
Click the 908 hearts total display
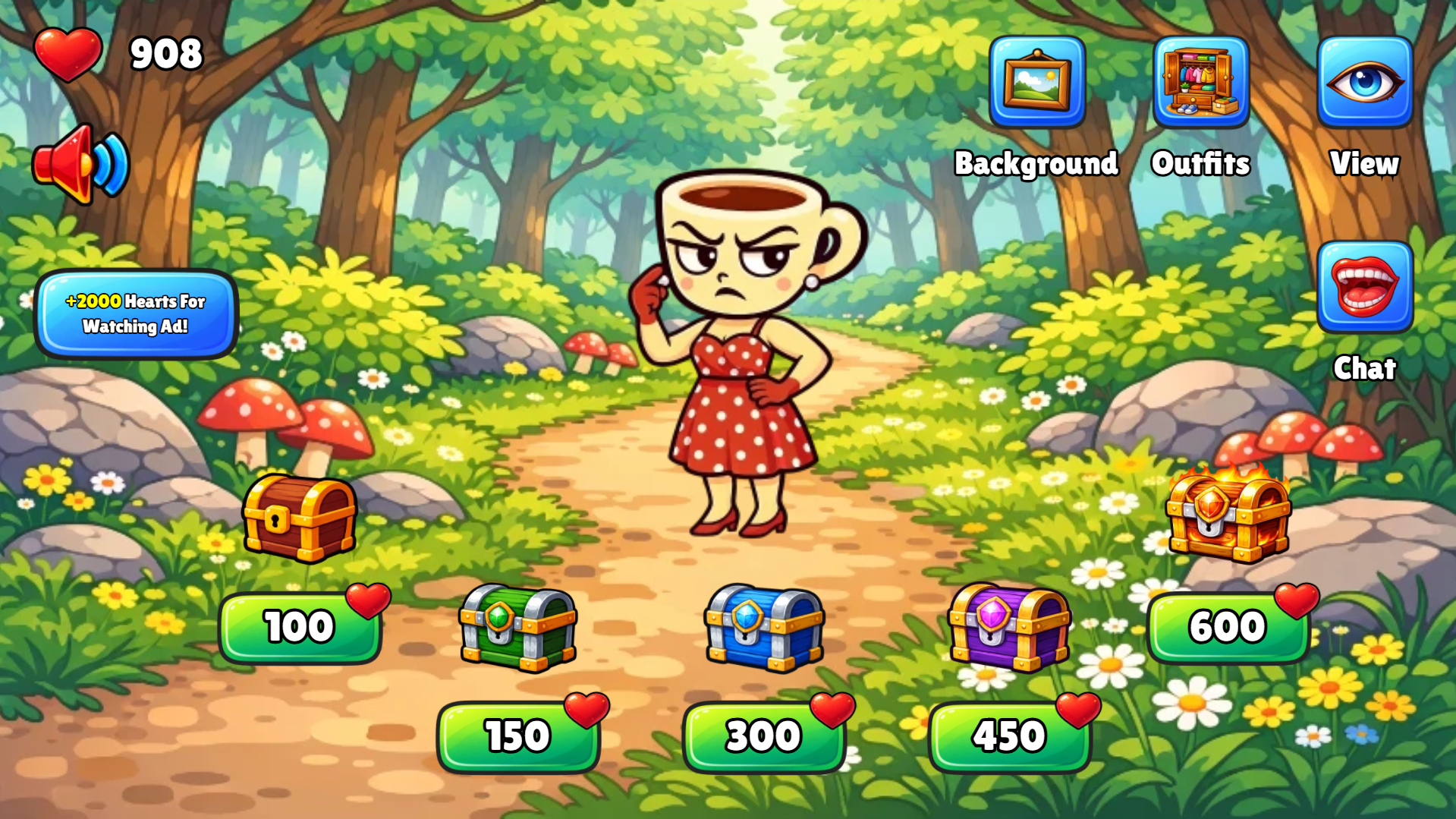pos(165,52)
